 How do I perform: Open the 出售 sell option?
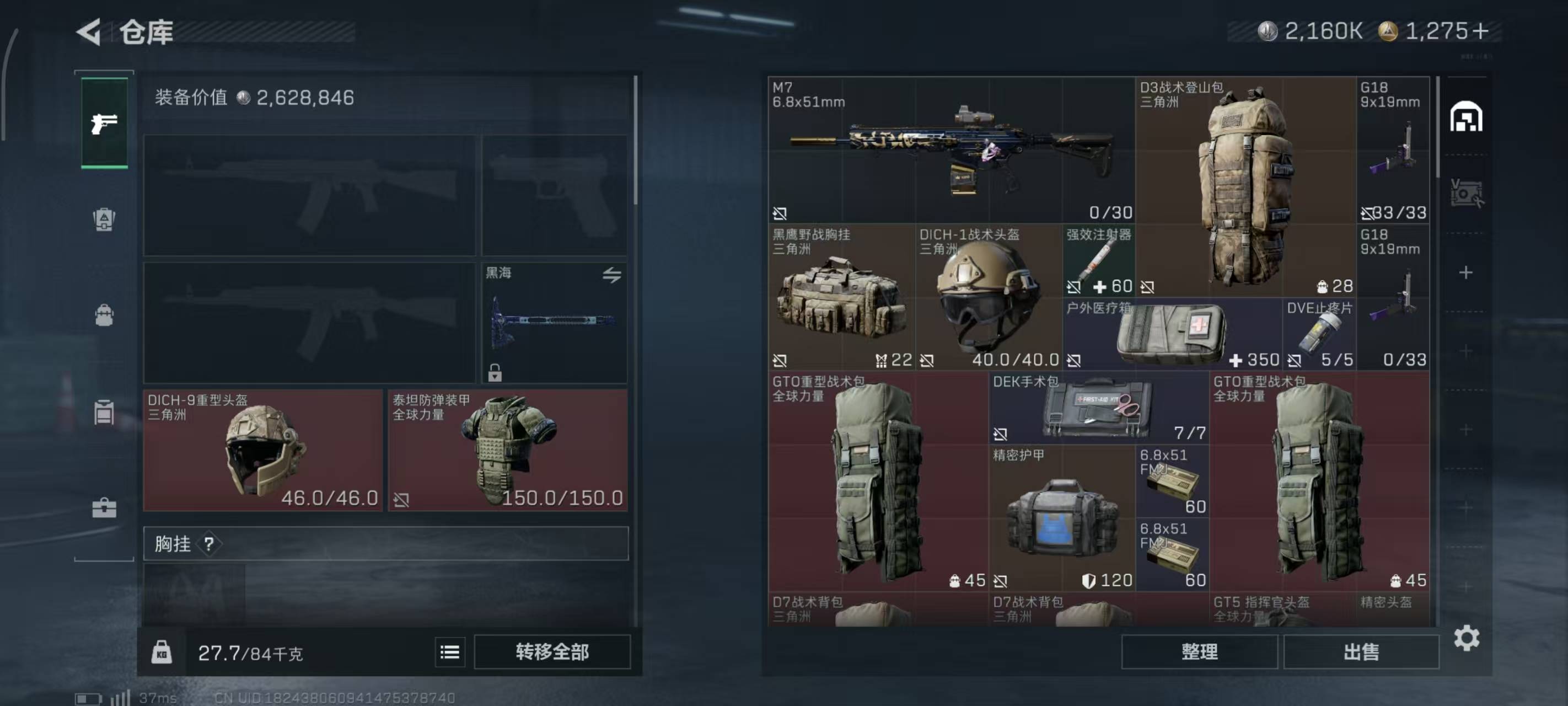coord(1361,652)
